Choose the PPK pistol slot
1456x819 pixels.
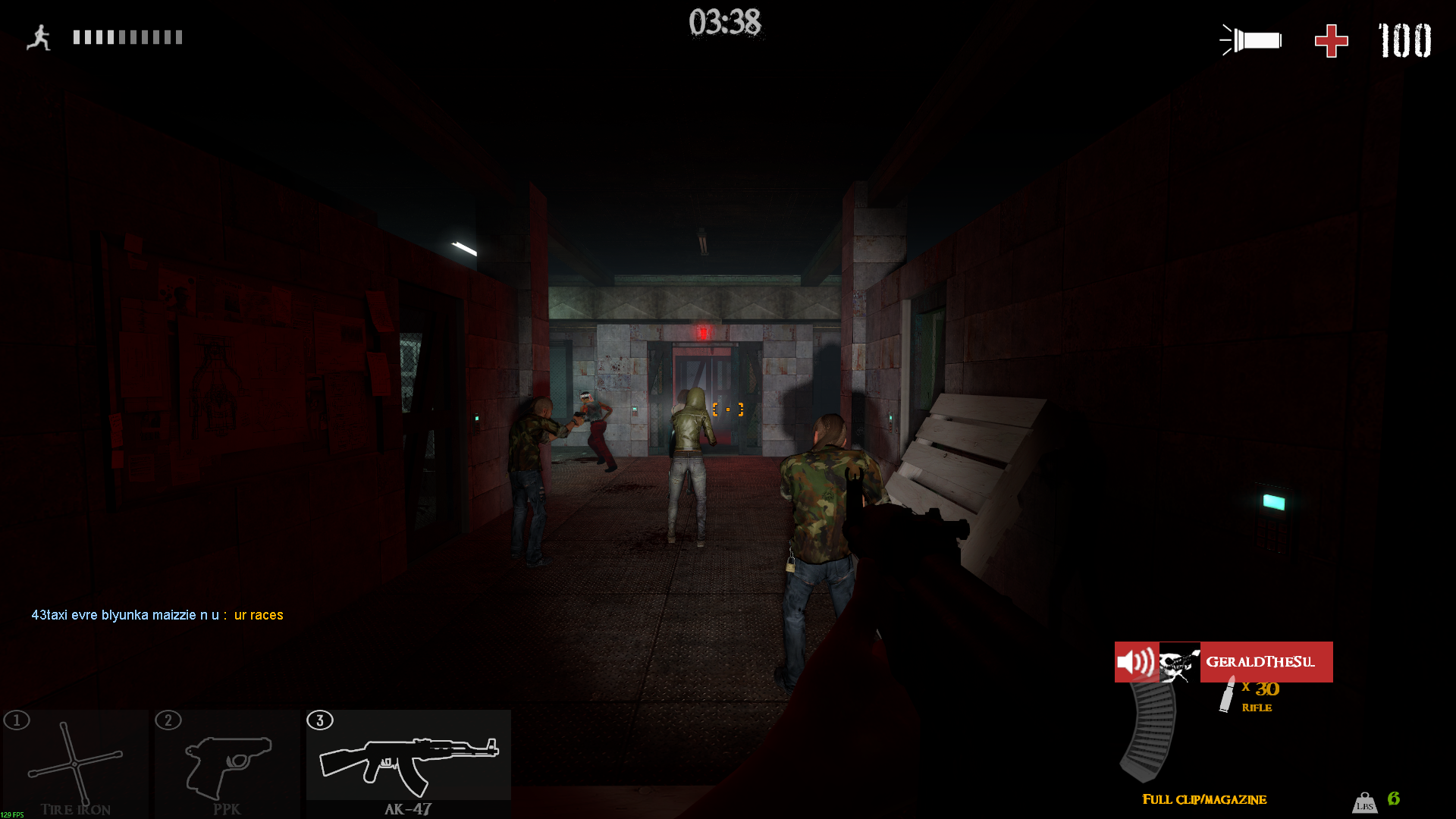[x=227, y=763]
